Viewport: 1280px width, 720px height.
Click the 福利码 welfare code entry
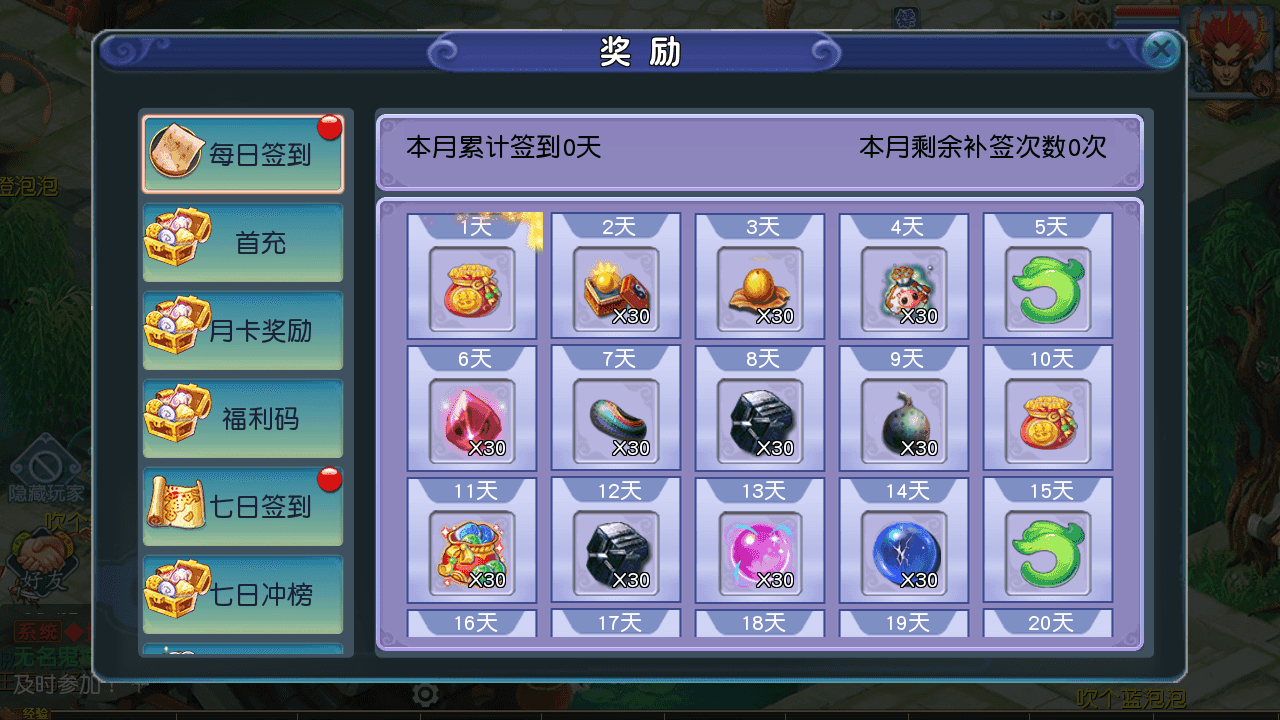(242, 419)
